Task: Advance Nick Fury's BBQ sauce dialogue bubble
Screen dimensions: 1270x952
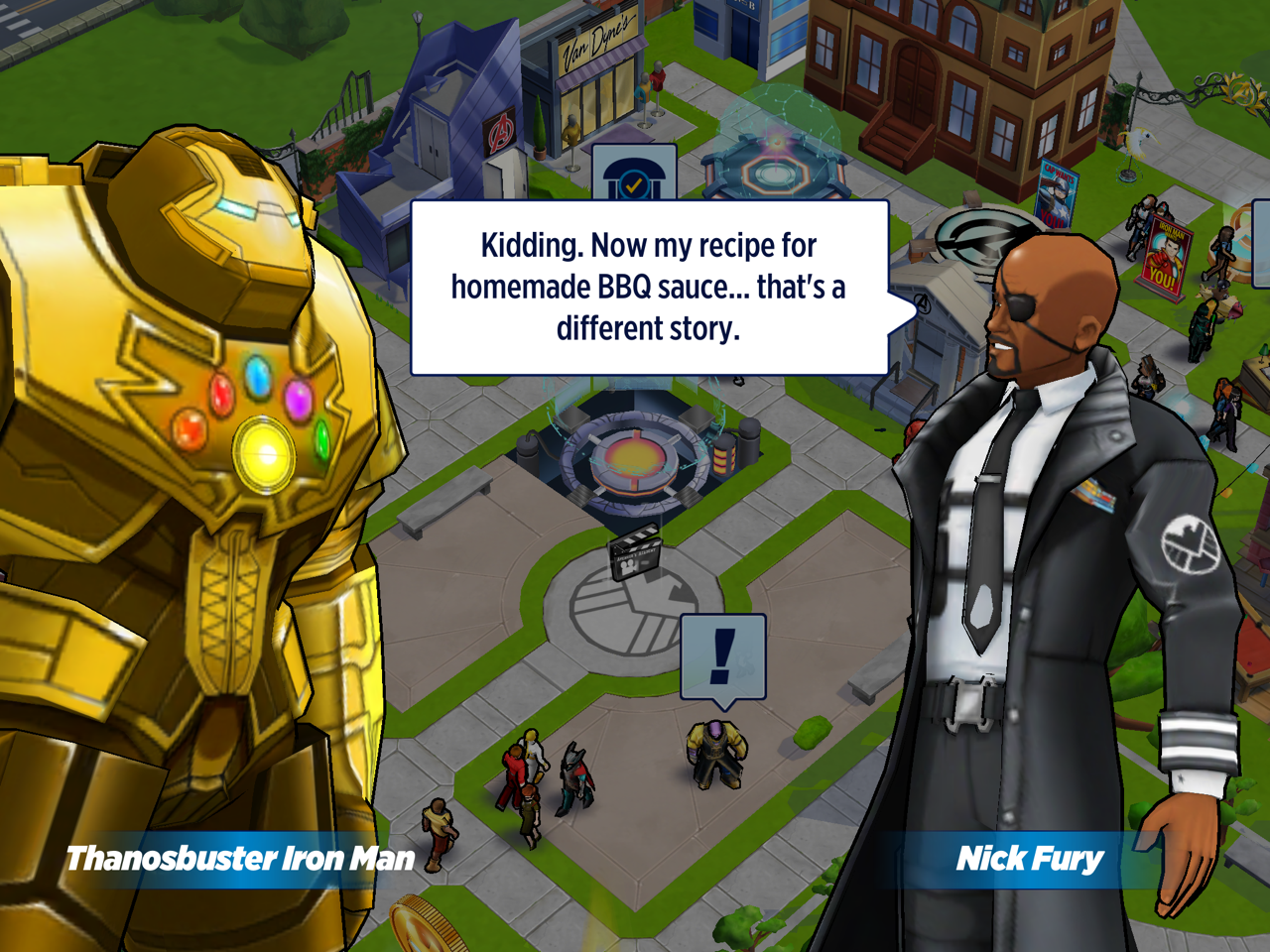Action: (x=649, y=288)
